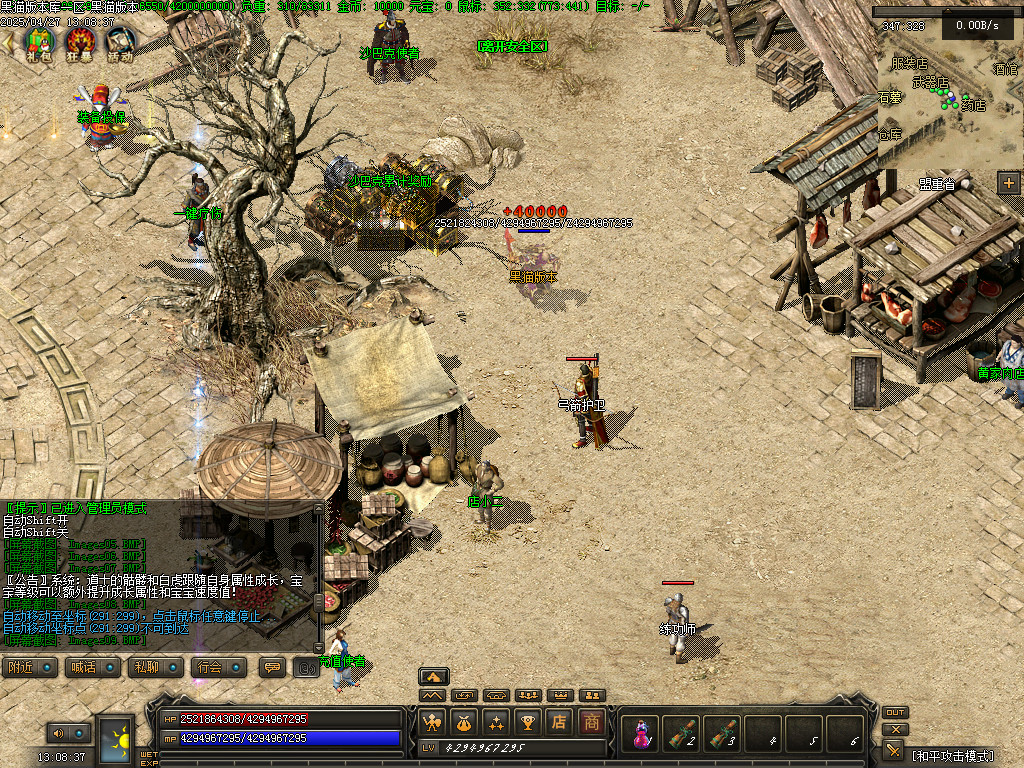The width and height of the screenshot is (1024, 768).
Task: Select the 行会 guild chat channel
Action: pos(218,667)
